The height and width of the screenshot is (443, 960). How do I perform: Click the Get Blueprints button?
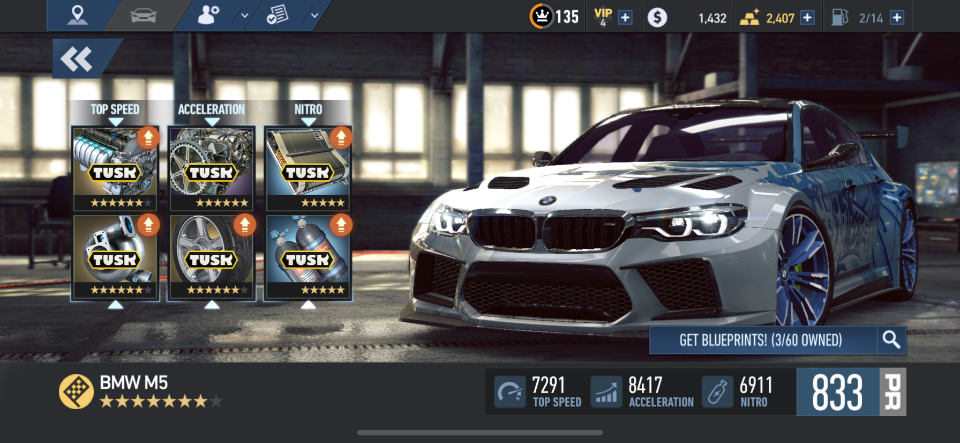point(762,340)
